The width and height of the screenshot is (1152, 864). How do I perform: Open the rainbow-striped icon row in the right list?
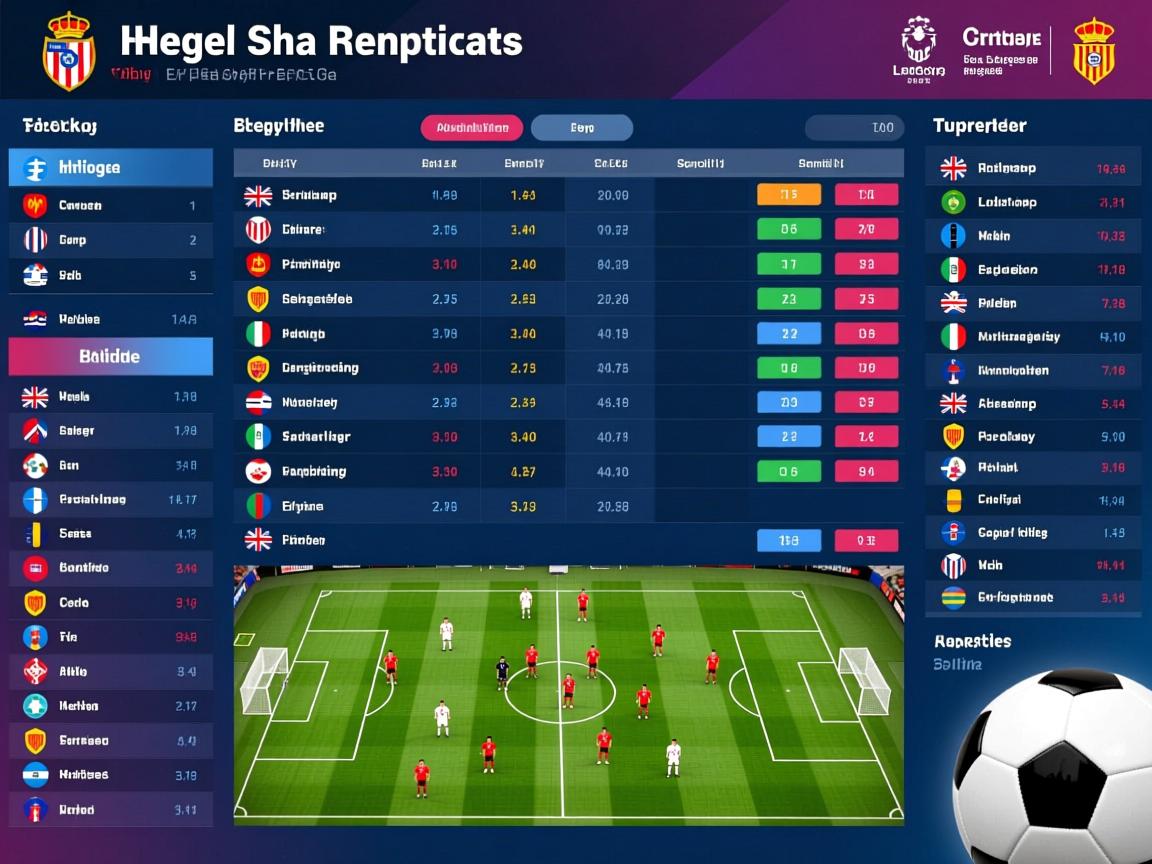(1032, 598)
